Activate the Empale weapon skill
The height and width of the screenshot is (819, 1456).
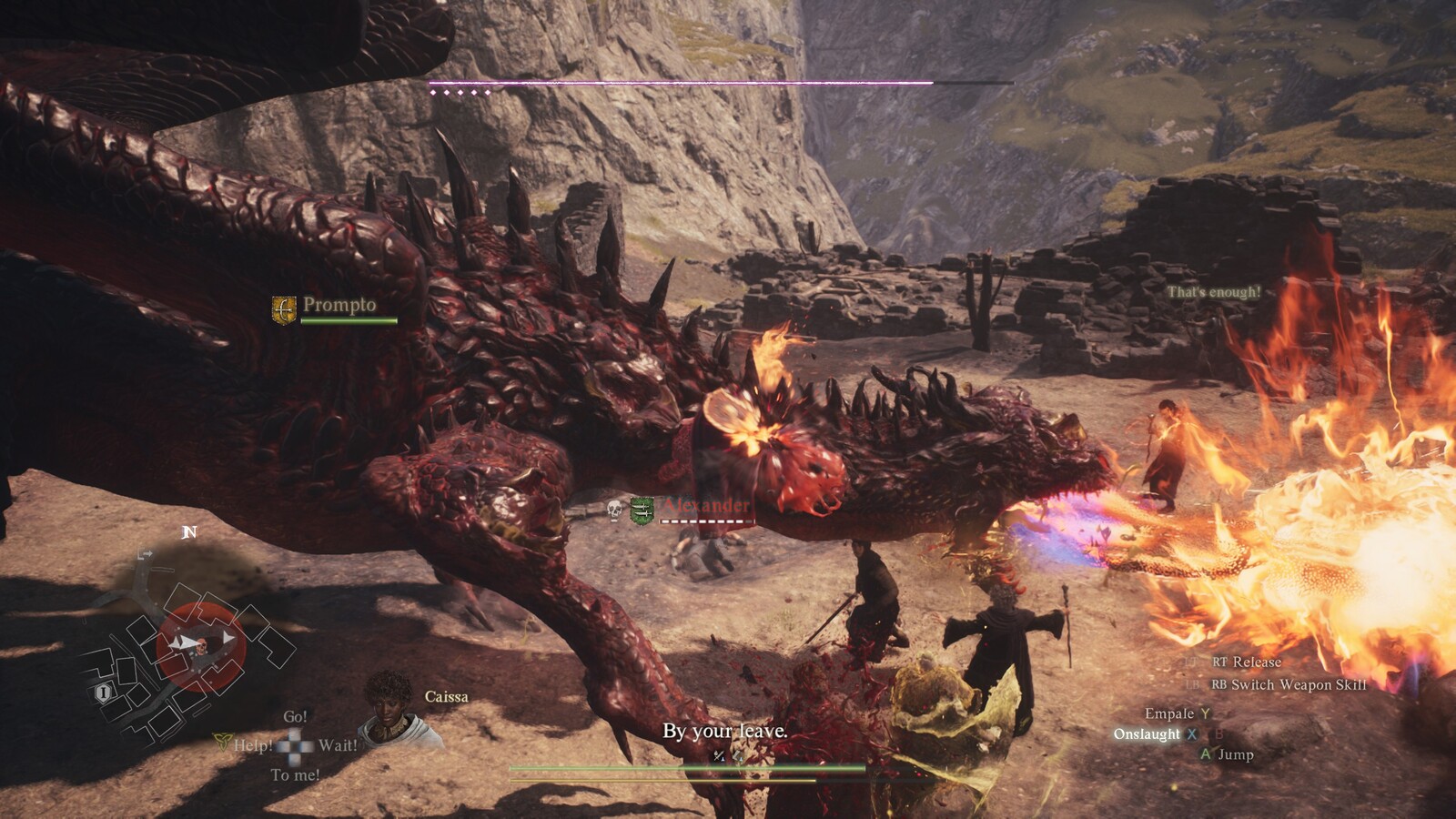(x=1169, y=713)
